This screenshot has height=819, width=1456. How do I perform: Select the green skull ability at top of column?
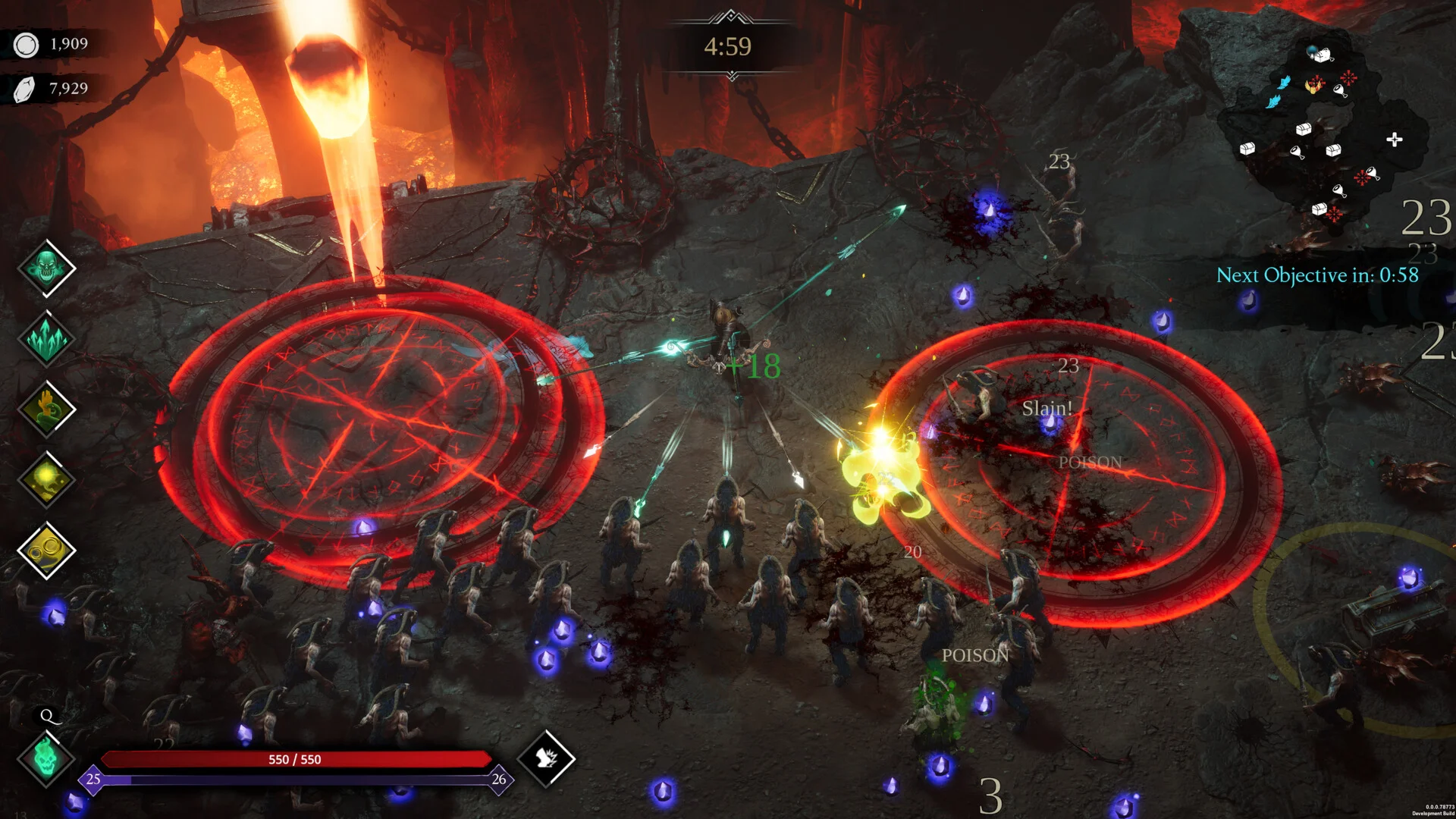[x=46, y=268]
